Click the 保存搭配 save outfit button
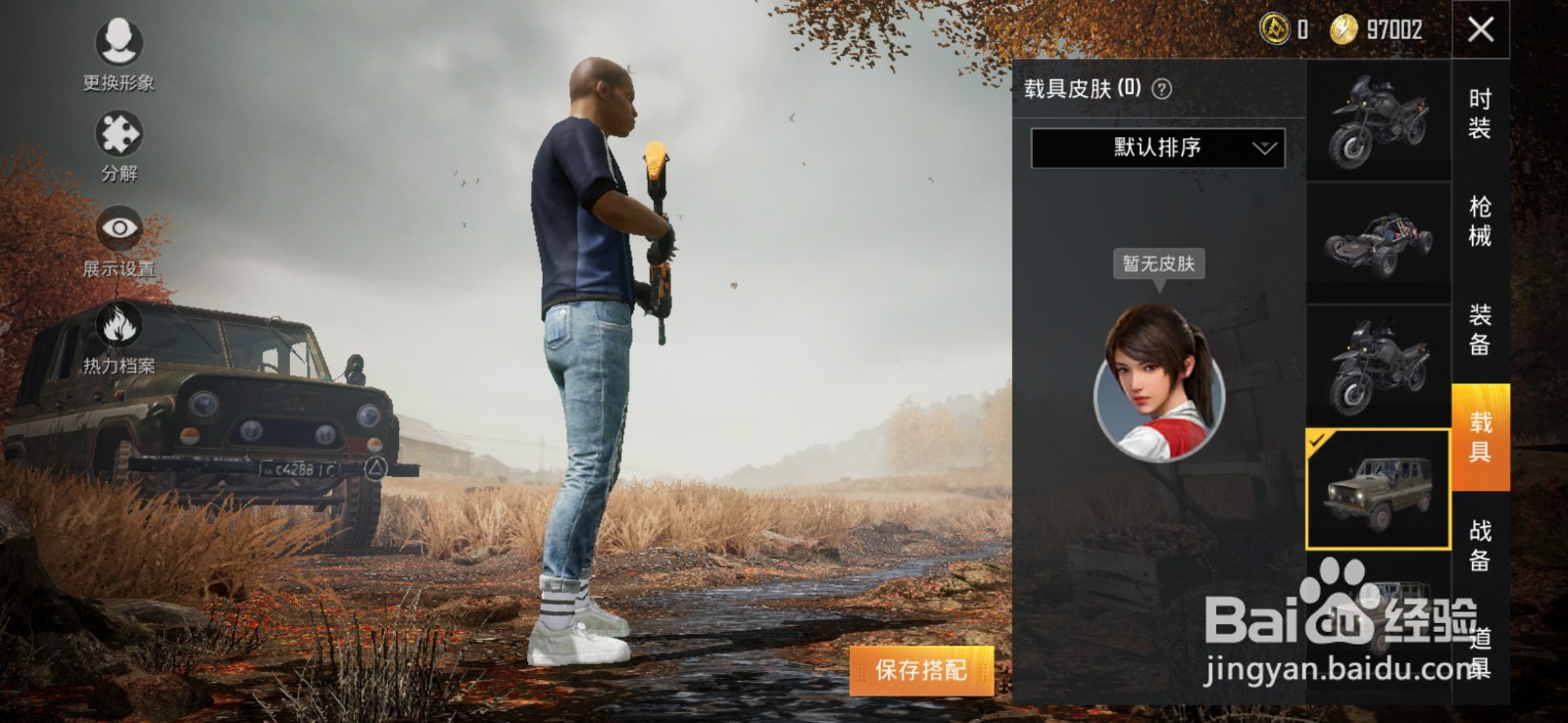This screenshot has width=1568, height=723. coord(922,668)
